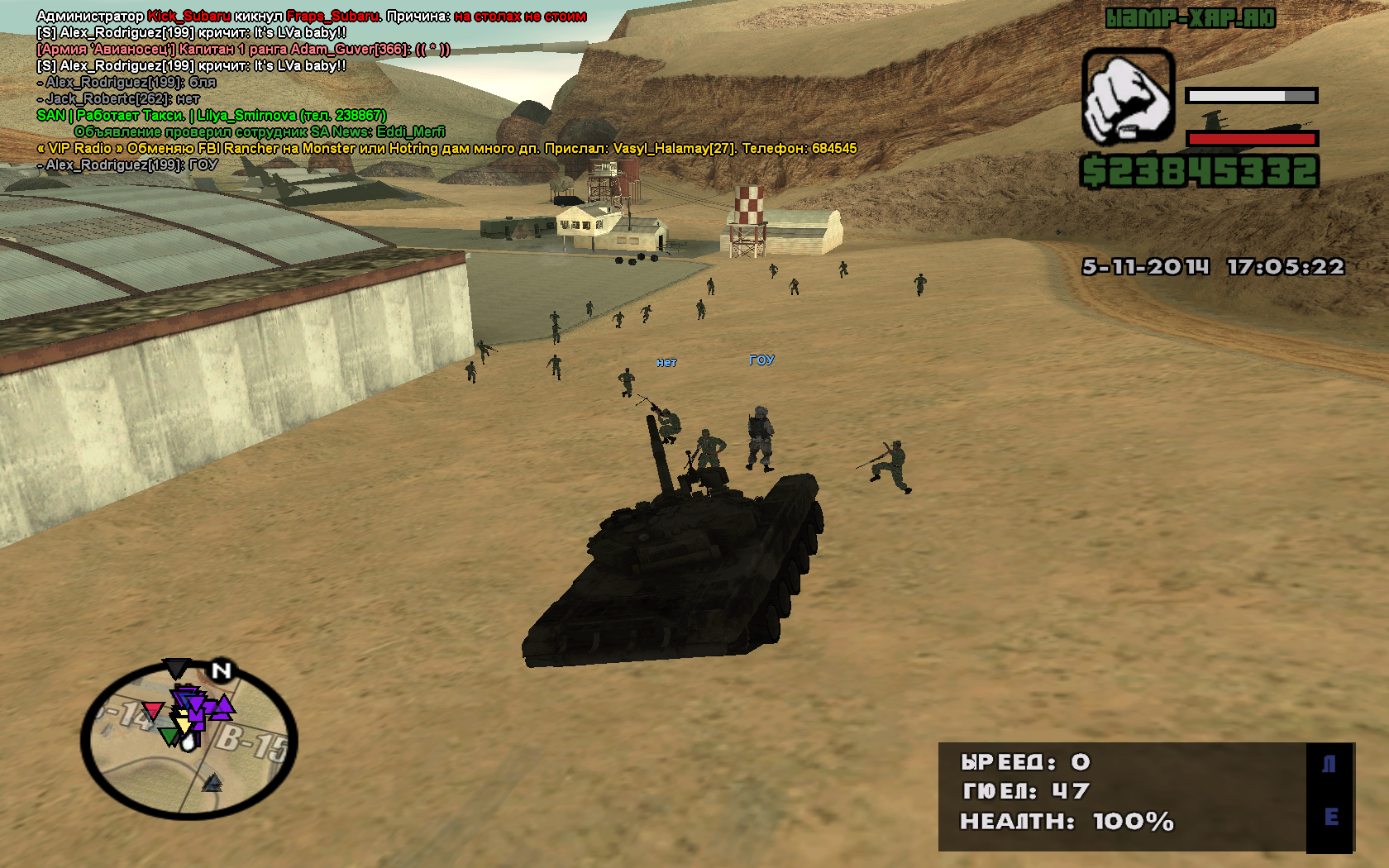Toggle the E engine indicator
The height and width of the screenshot is (868, 1389).
click(x=1330, y=817)
